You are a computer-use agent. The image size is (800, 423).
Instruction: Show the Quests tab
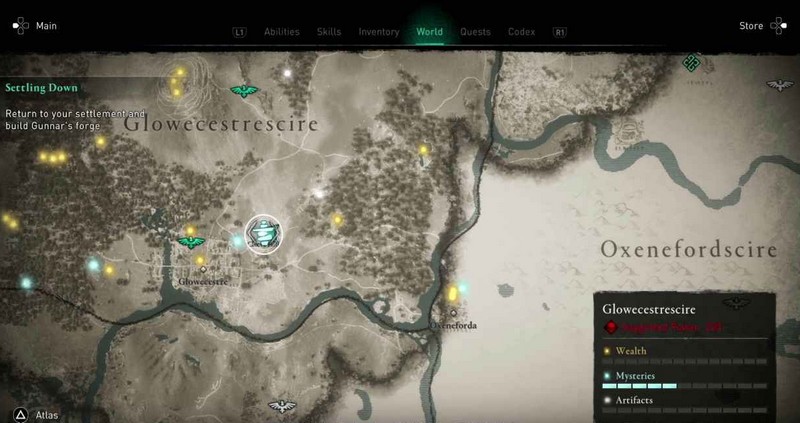click(x=475, y=32)
